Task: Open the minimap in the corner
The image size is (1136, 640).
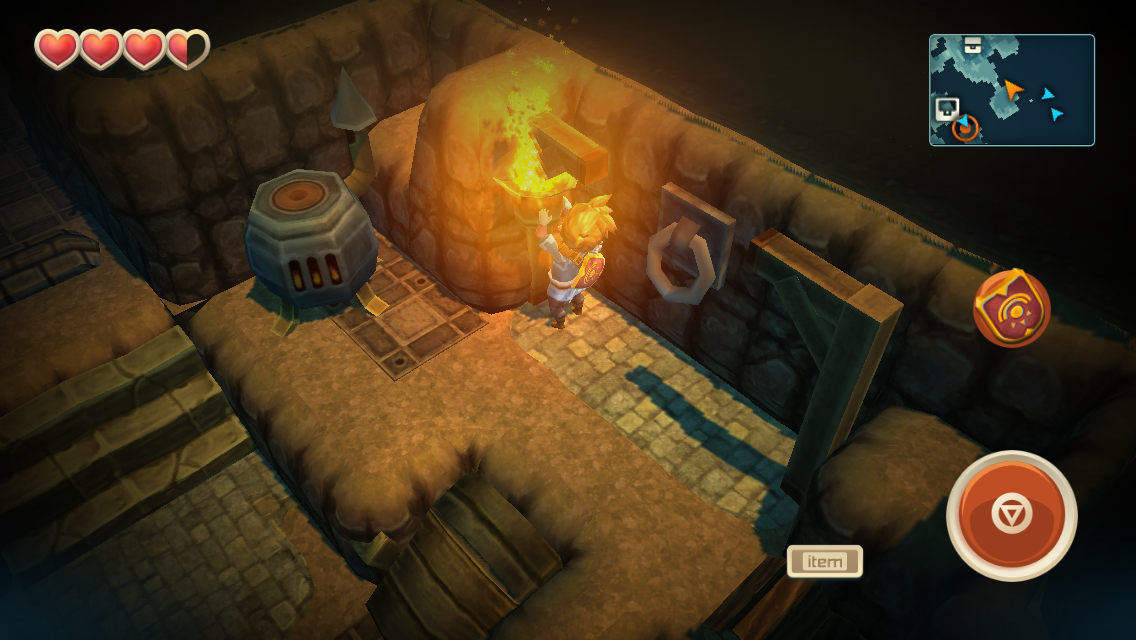Action: 1011,90
